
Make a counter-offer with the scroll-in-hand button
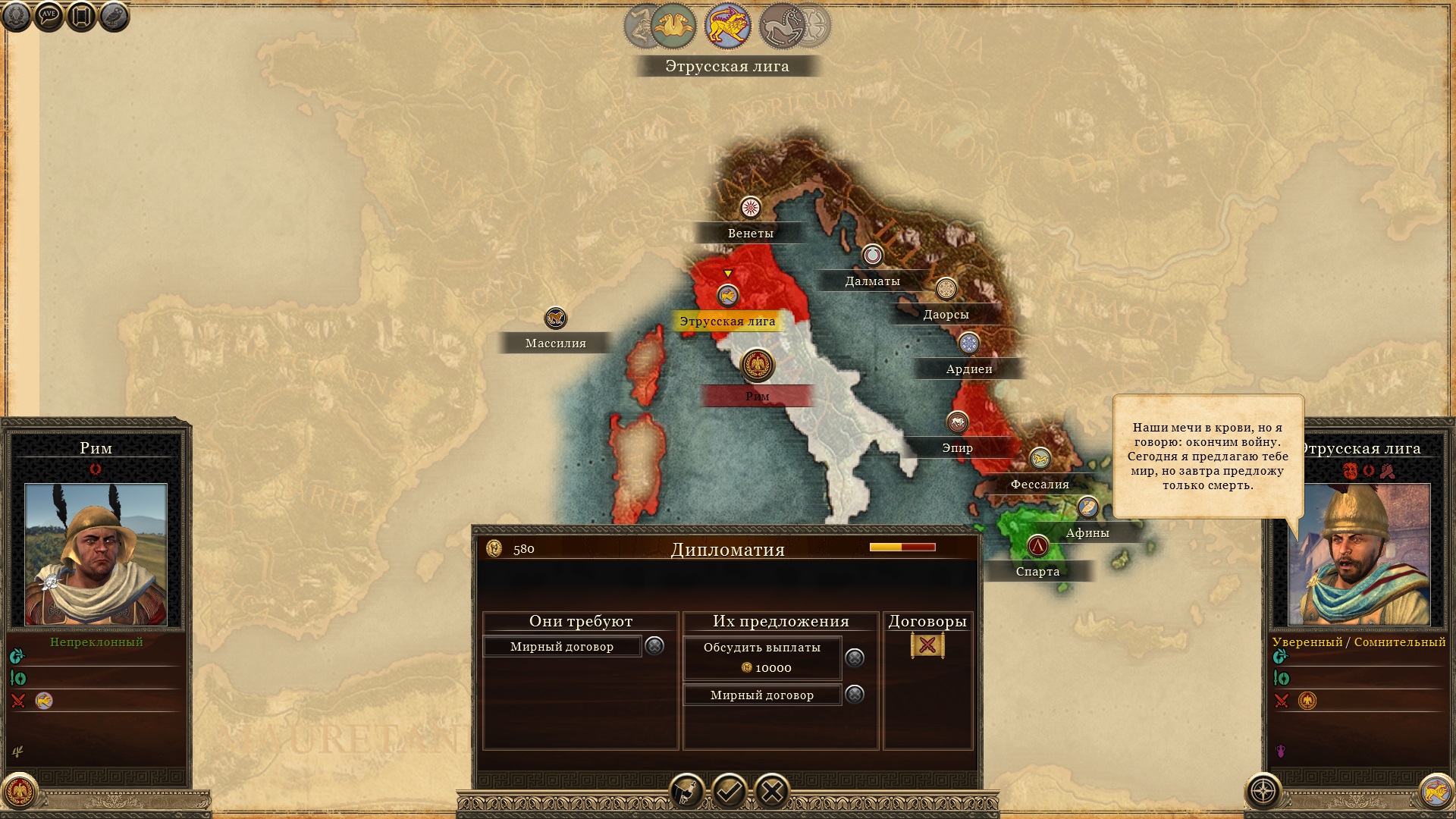(686, 792)
